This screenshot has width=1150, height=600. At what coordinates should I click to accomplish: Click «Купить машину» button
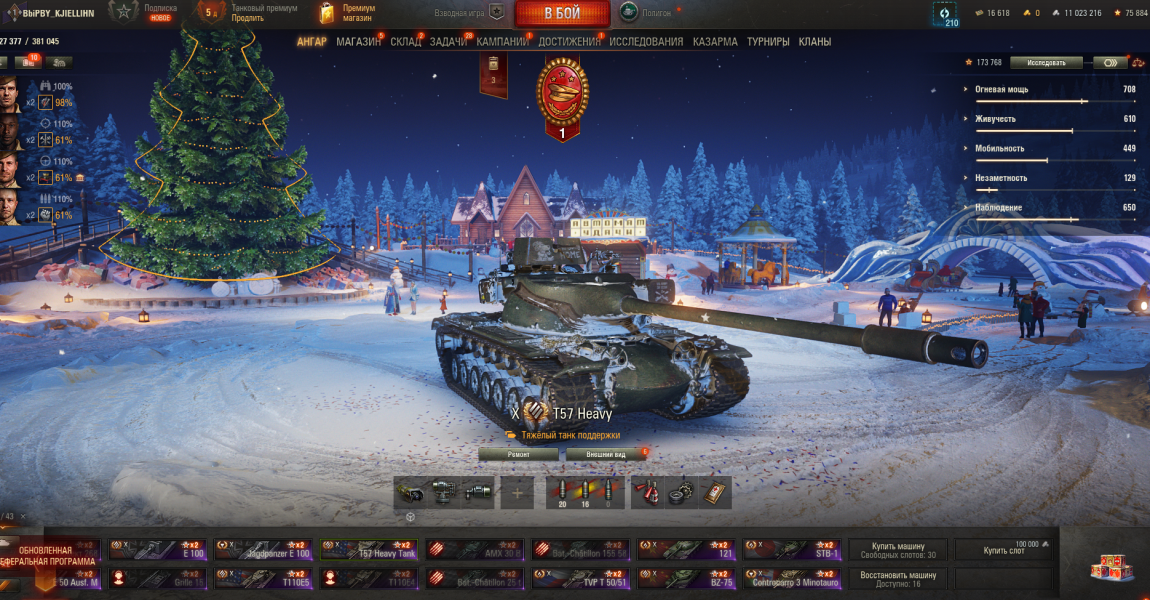(x=898, y=550)
